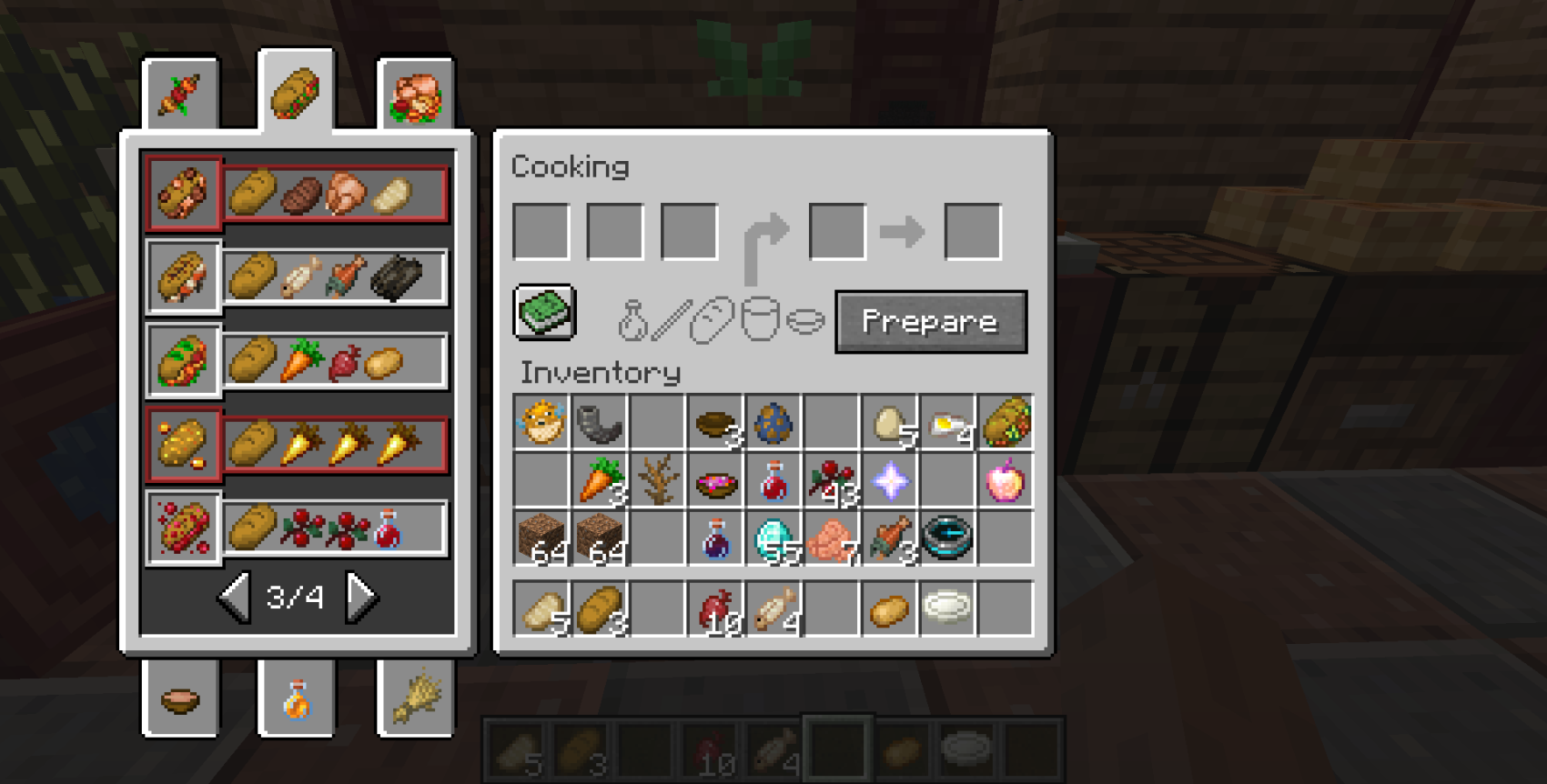
Task: Open the wheat grain category
Action: [417, 700]
